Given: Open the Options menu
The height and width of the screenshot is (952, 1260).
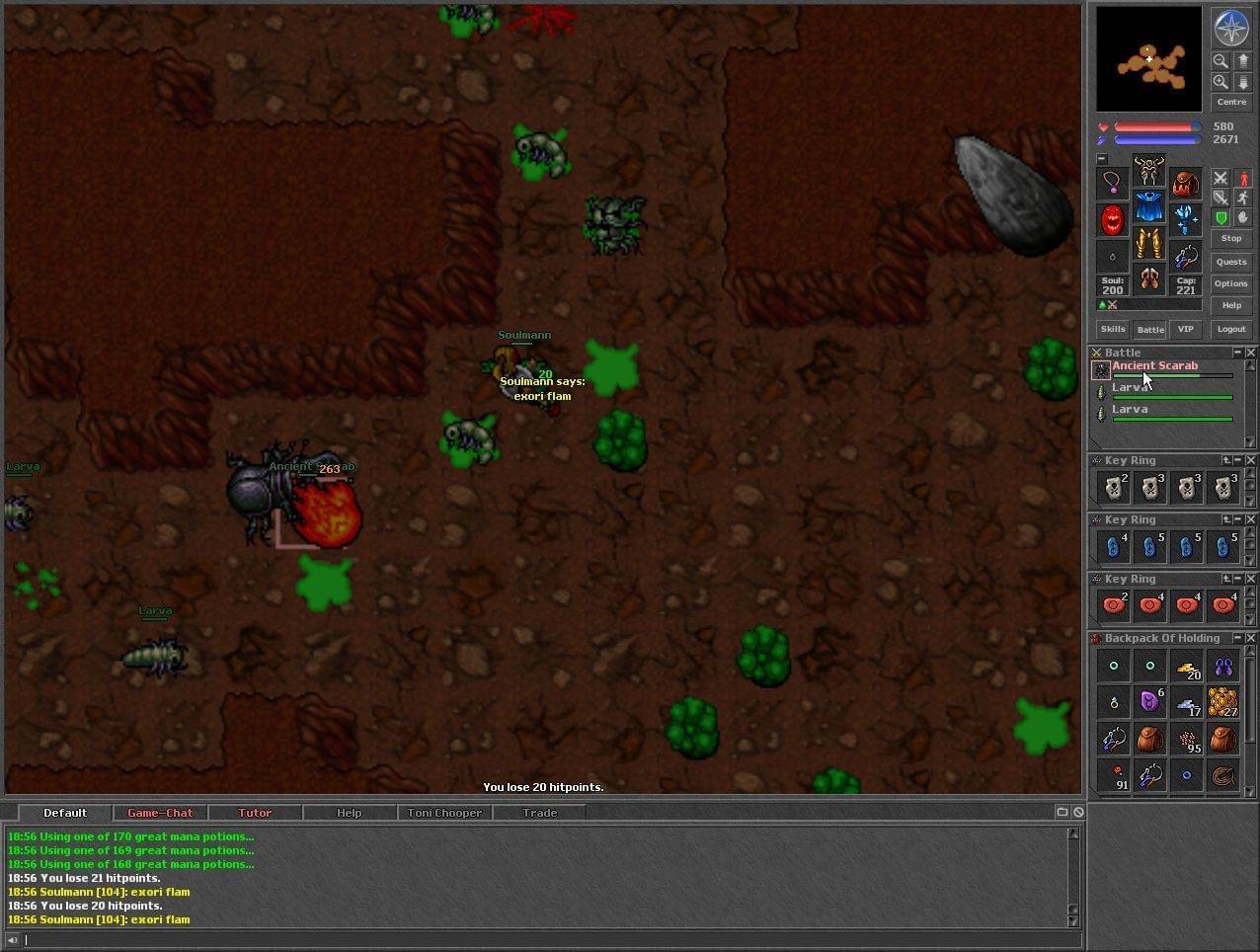Looking at the screenshot, I should [1230, 283].
